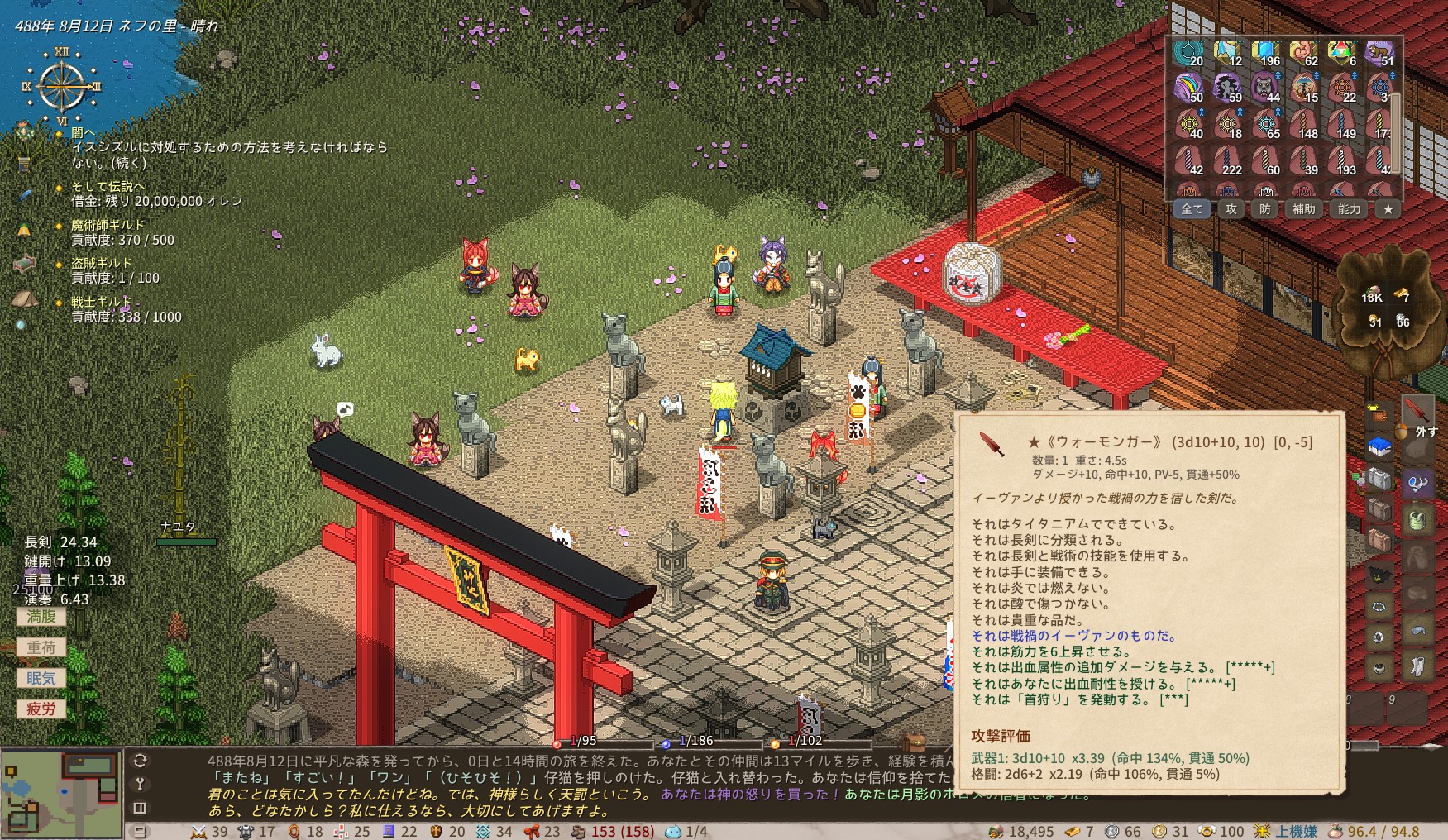Open the star favorites tab
1448x840 pixels.
(x=1388, y=209)
